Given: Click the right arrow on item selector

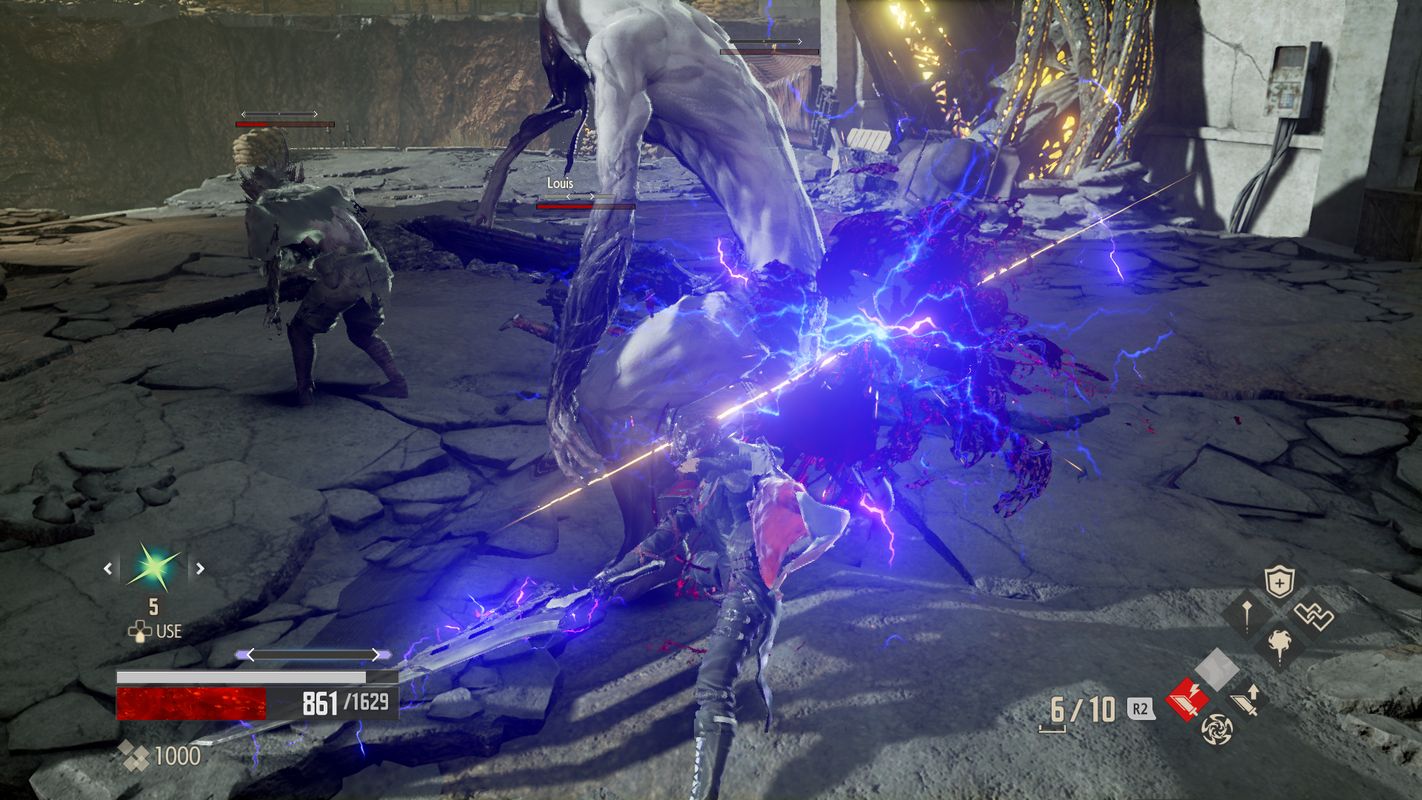Looking at the screenshot, I should coord(200,567).
